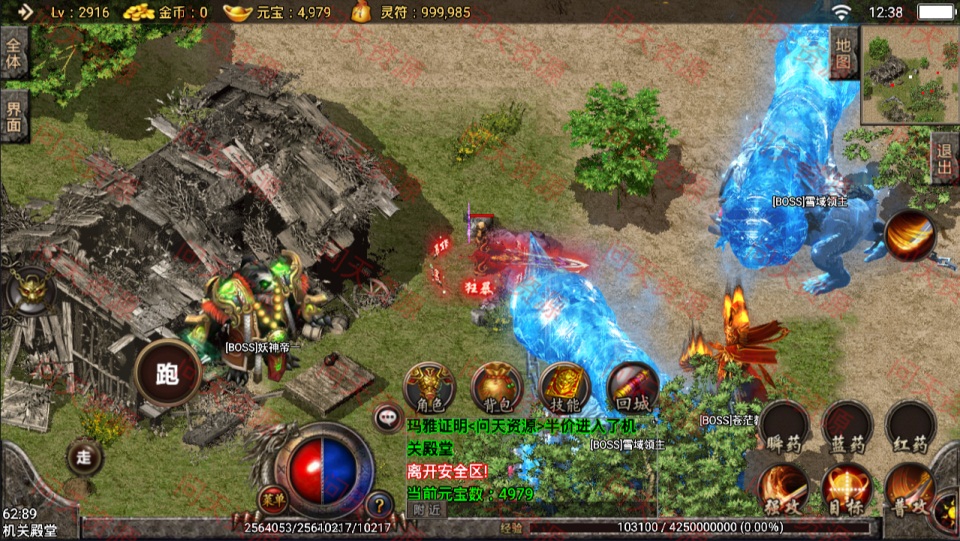Select the 附近 nearby chat tab

428,508
